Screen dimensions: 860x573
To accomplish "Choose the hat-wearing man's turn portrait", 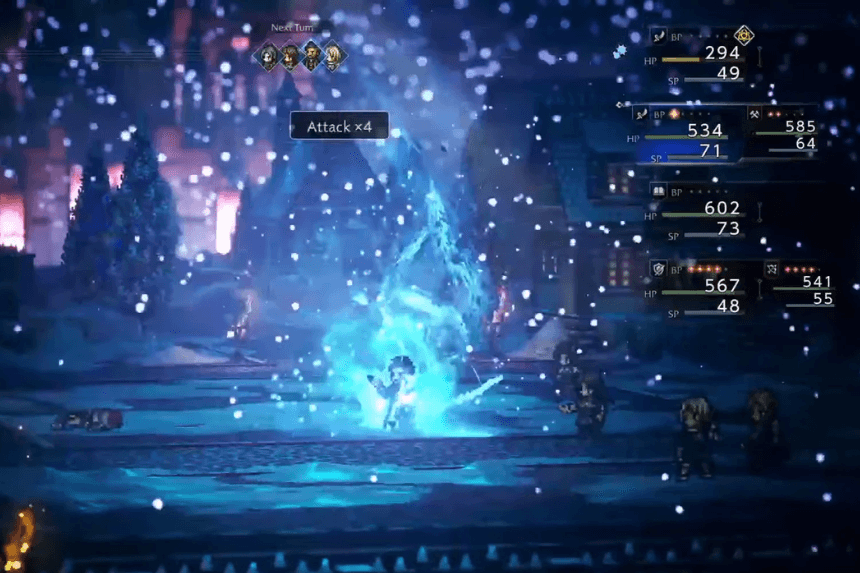I will (x=312, y=56).
